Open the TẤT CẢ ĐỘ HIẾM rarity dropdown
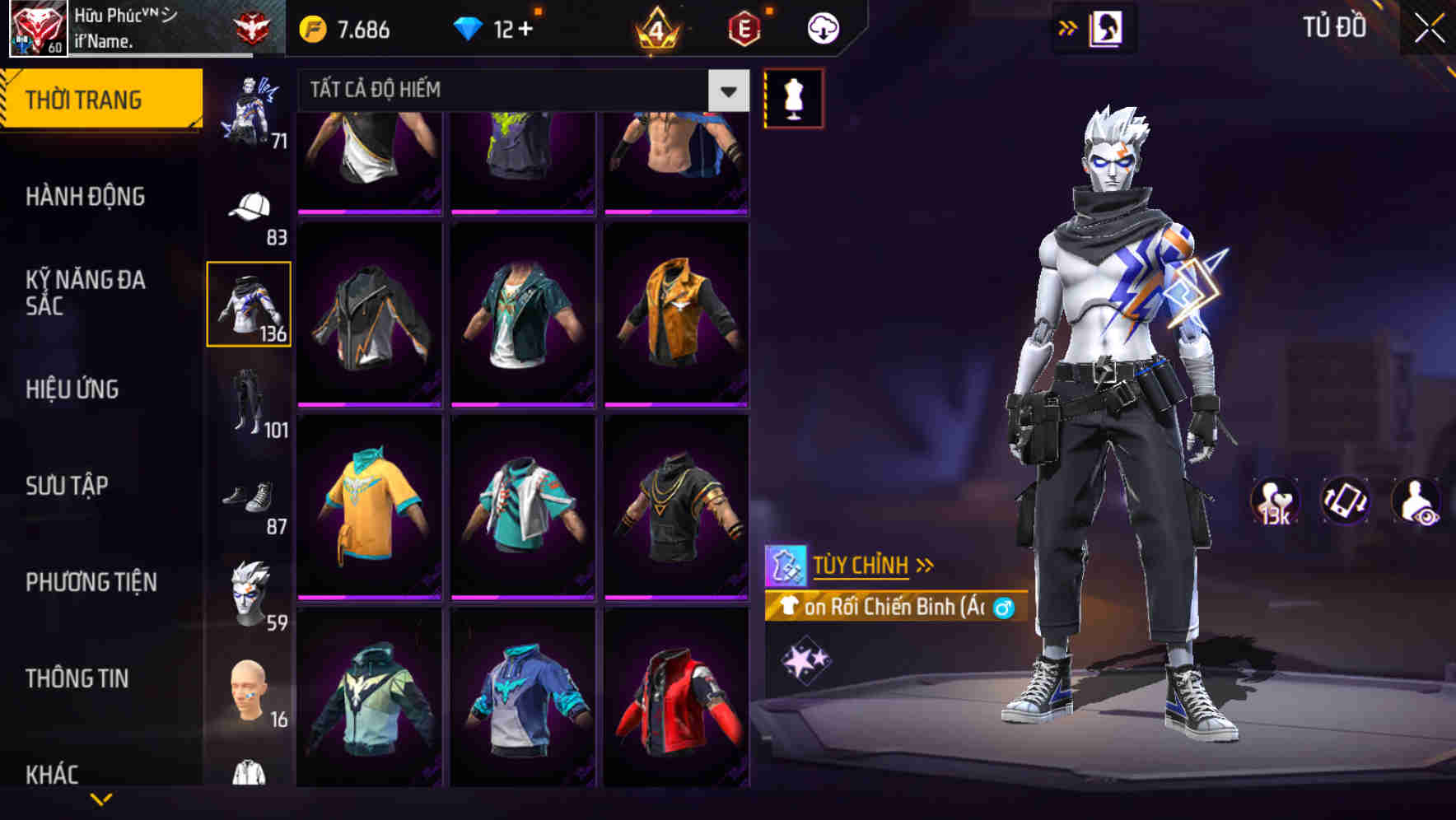Screen dimensions: 1456x820 519,91
